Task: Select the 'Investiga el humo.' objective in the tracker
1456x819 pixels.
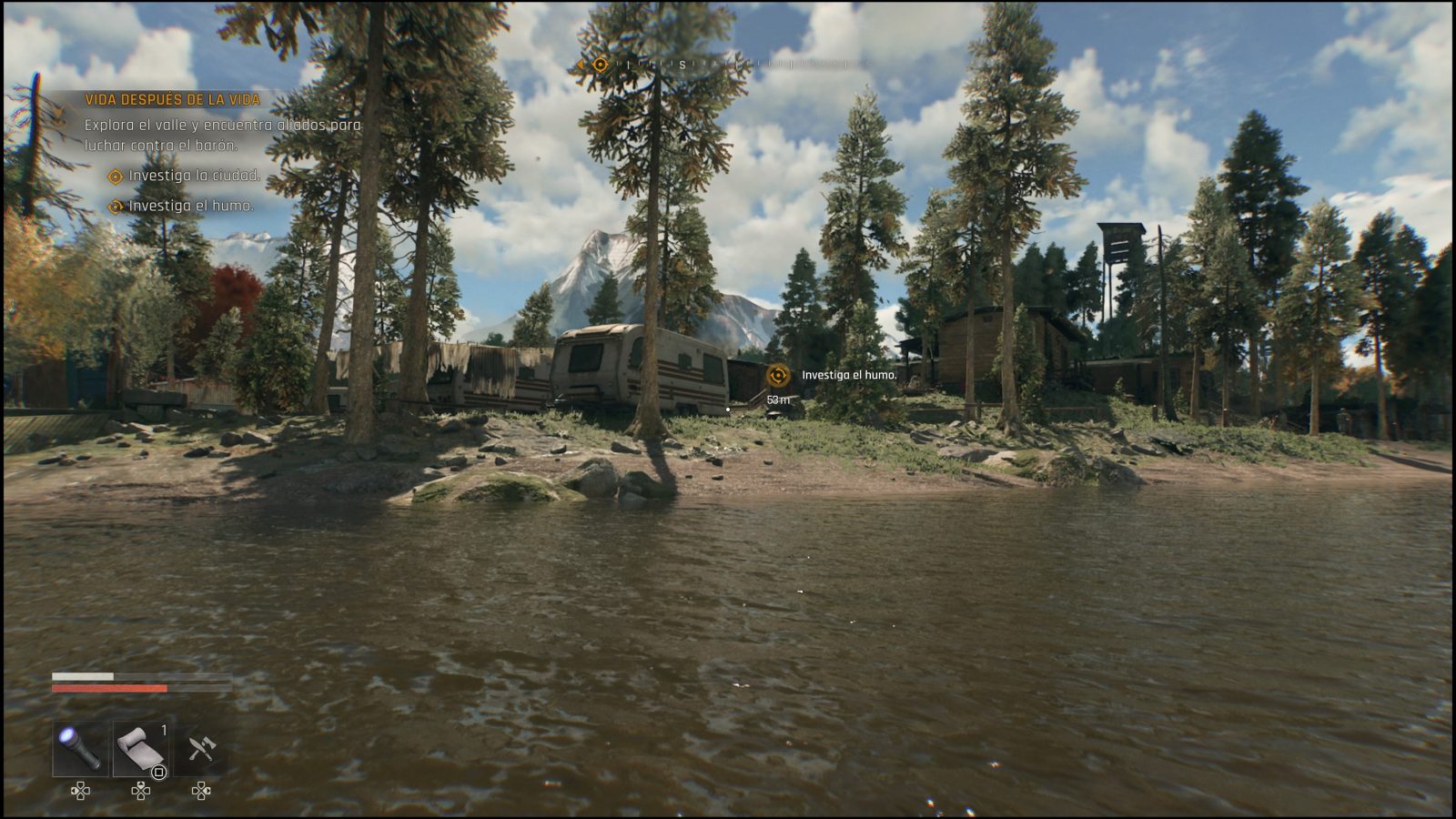Action: click(x=191, y=206)
